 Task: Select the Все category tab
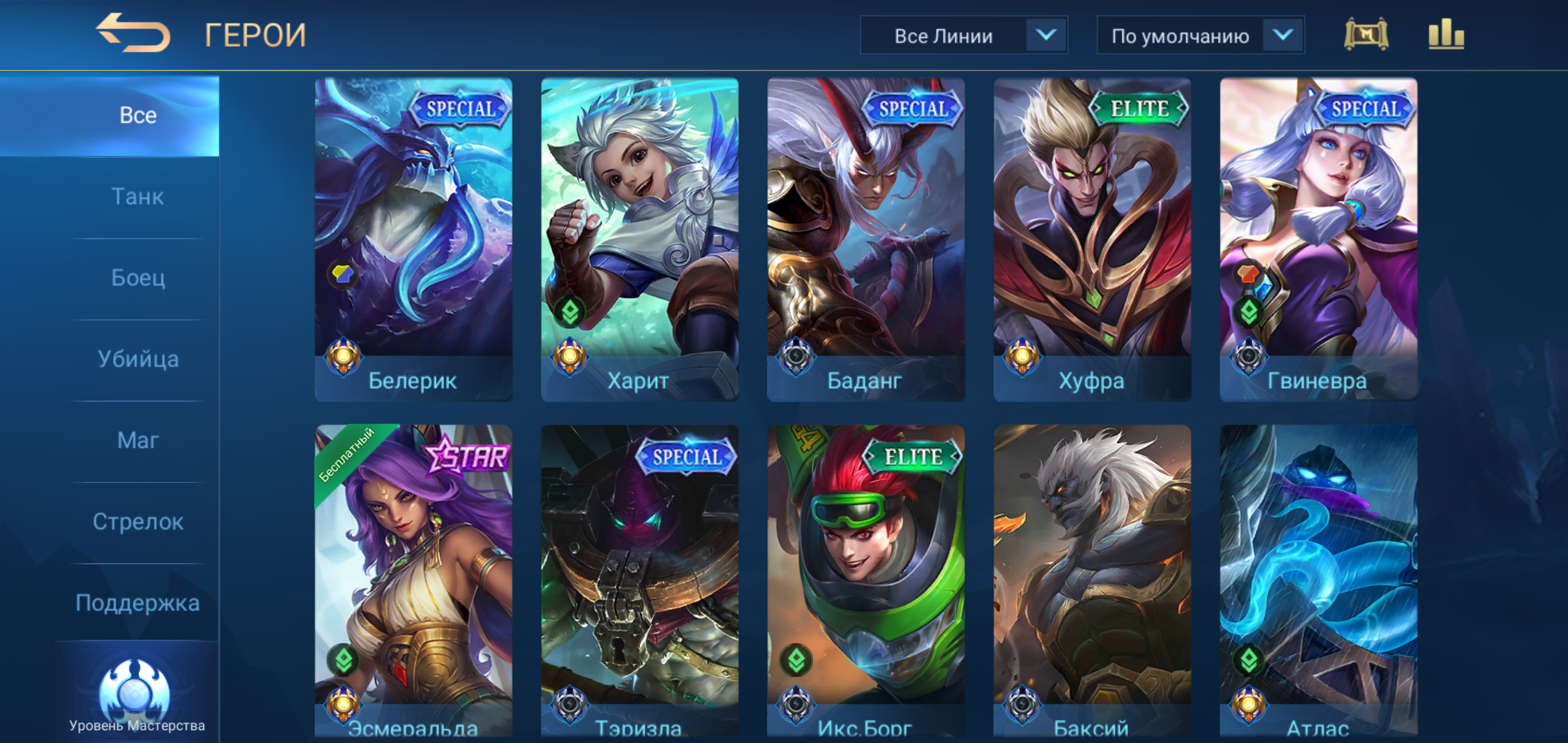(x=138, y=116)
